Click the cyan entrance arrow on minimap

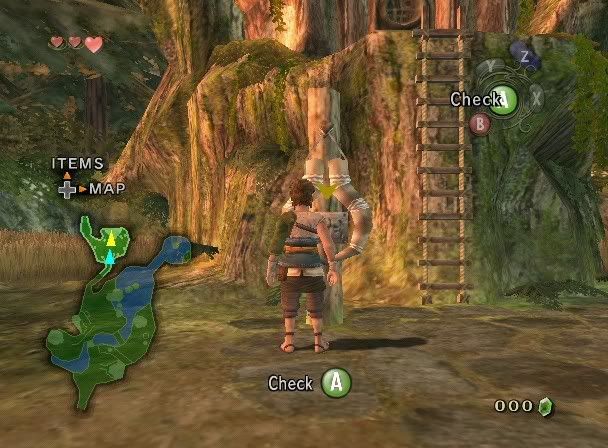110,258
